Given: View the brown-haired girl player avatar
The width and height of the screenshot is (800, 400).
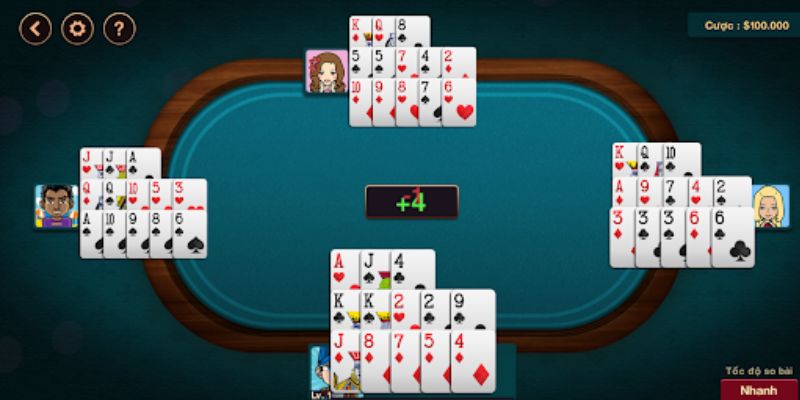Looking at the screenshot, I should (327, 72).
